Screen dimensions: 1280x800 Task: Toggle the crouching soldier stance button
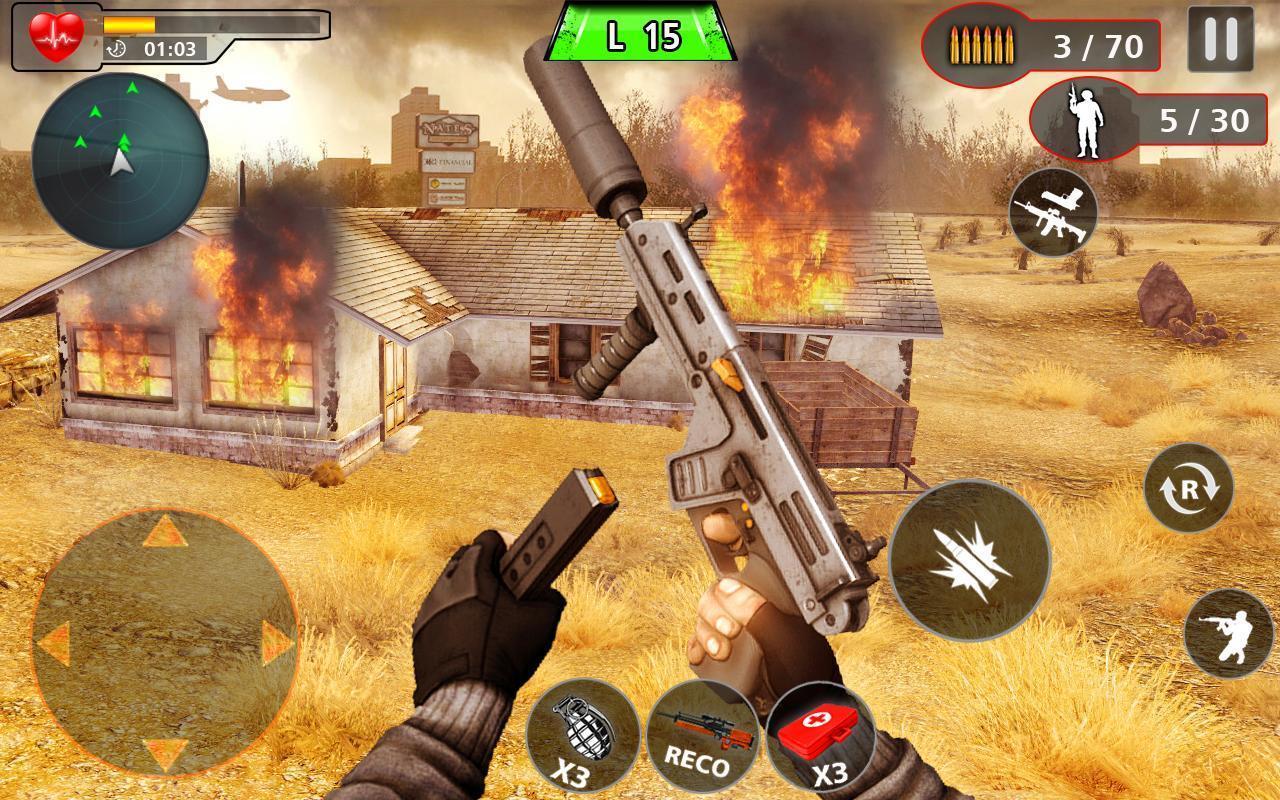(x=1228, y=634)
